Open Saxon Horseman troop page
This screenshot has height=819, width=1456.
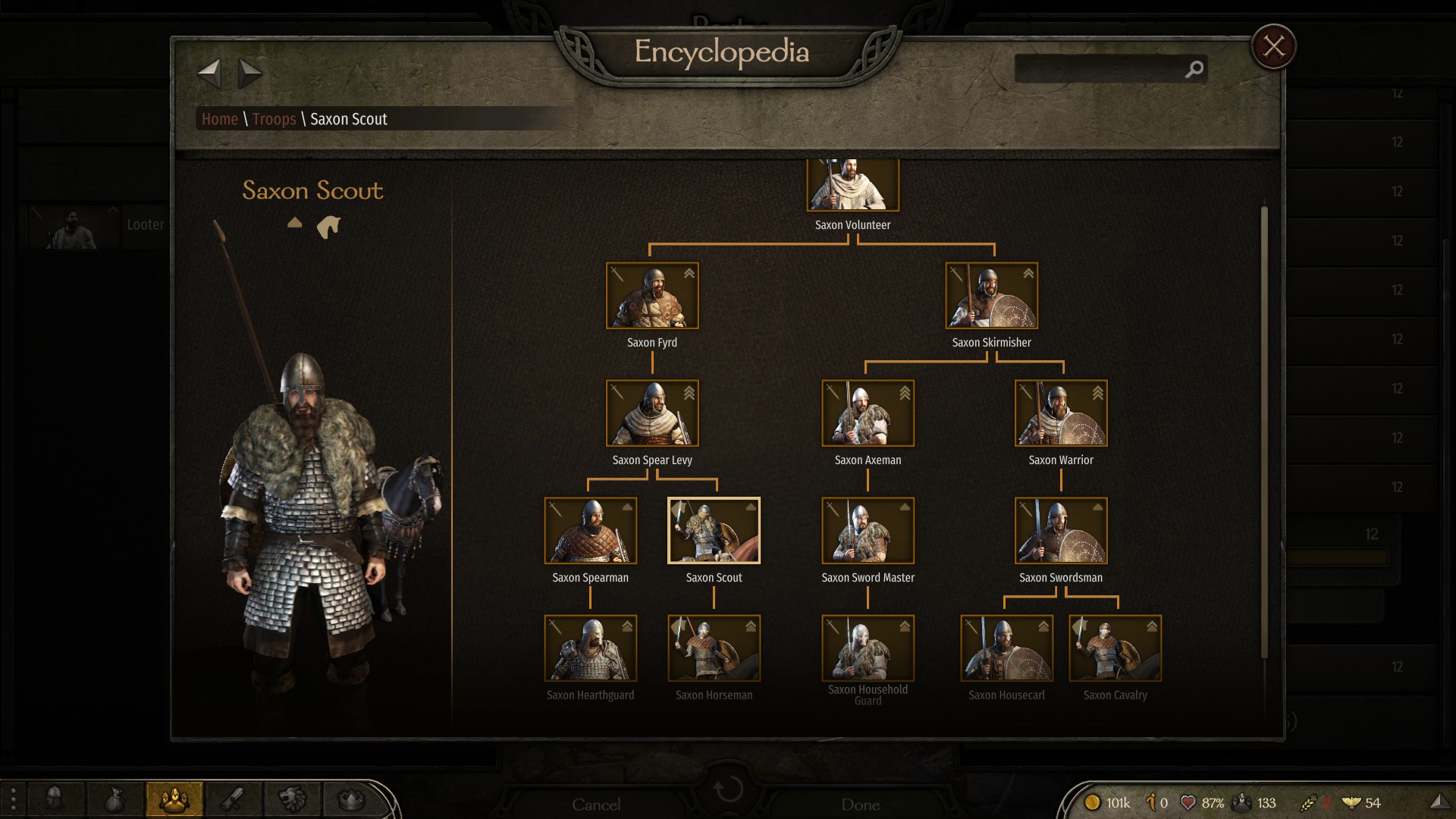[x=714, y=648]
